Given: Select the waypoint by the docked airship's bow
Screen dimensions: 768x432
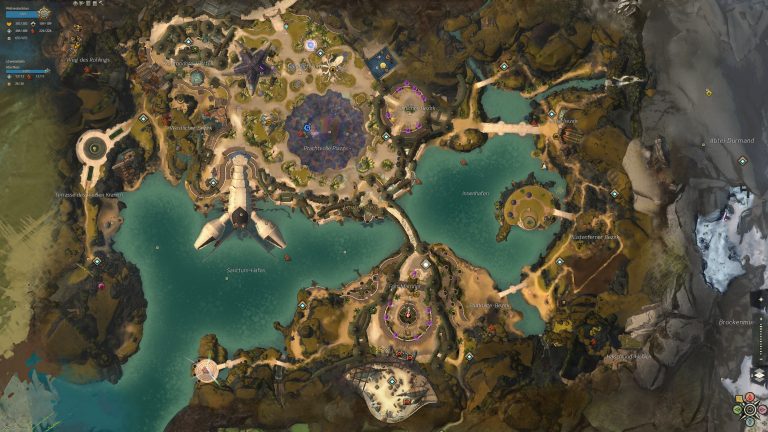Looking at the screenshot, I should tap(213, 182).
